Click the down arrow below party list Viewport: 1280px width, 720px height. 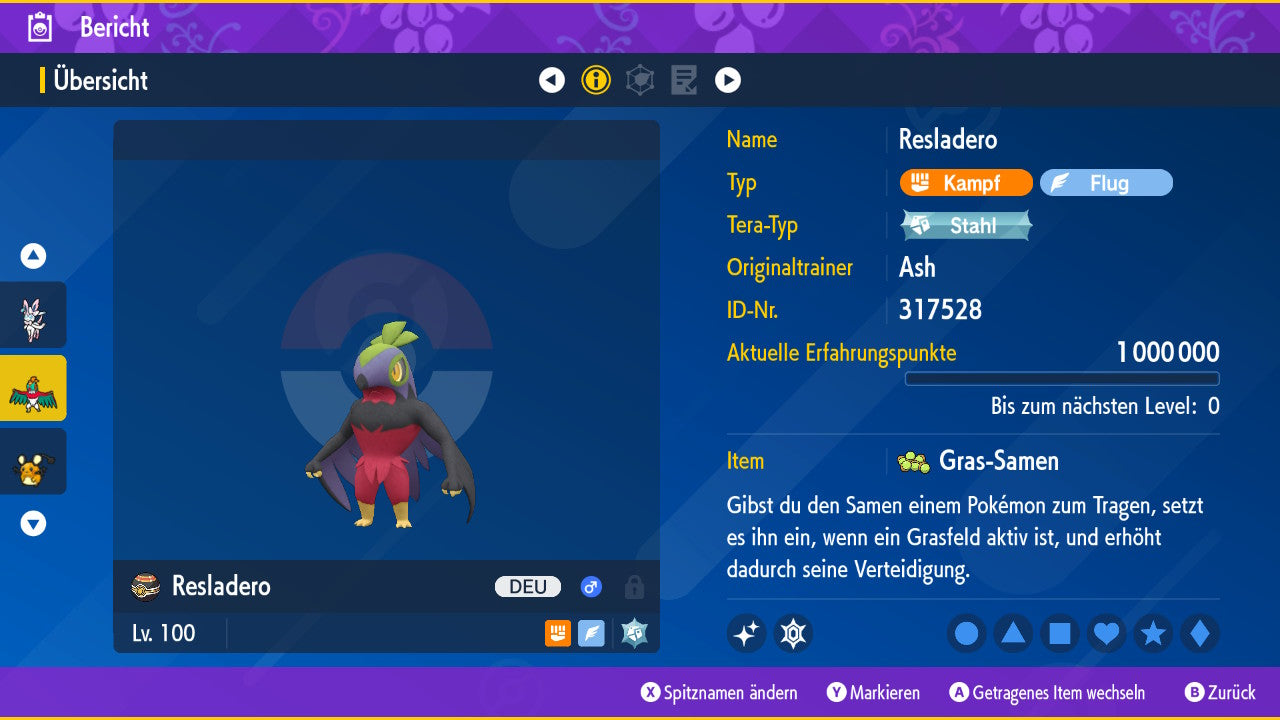[x=33, y=523]
